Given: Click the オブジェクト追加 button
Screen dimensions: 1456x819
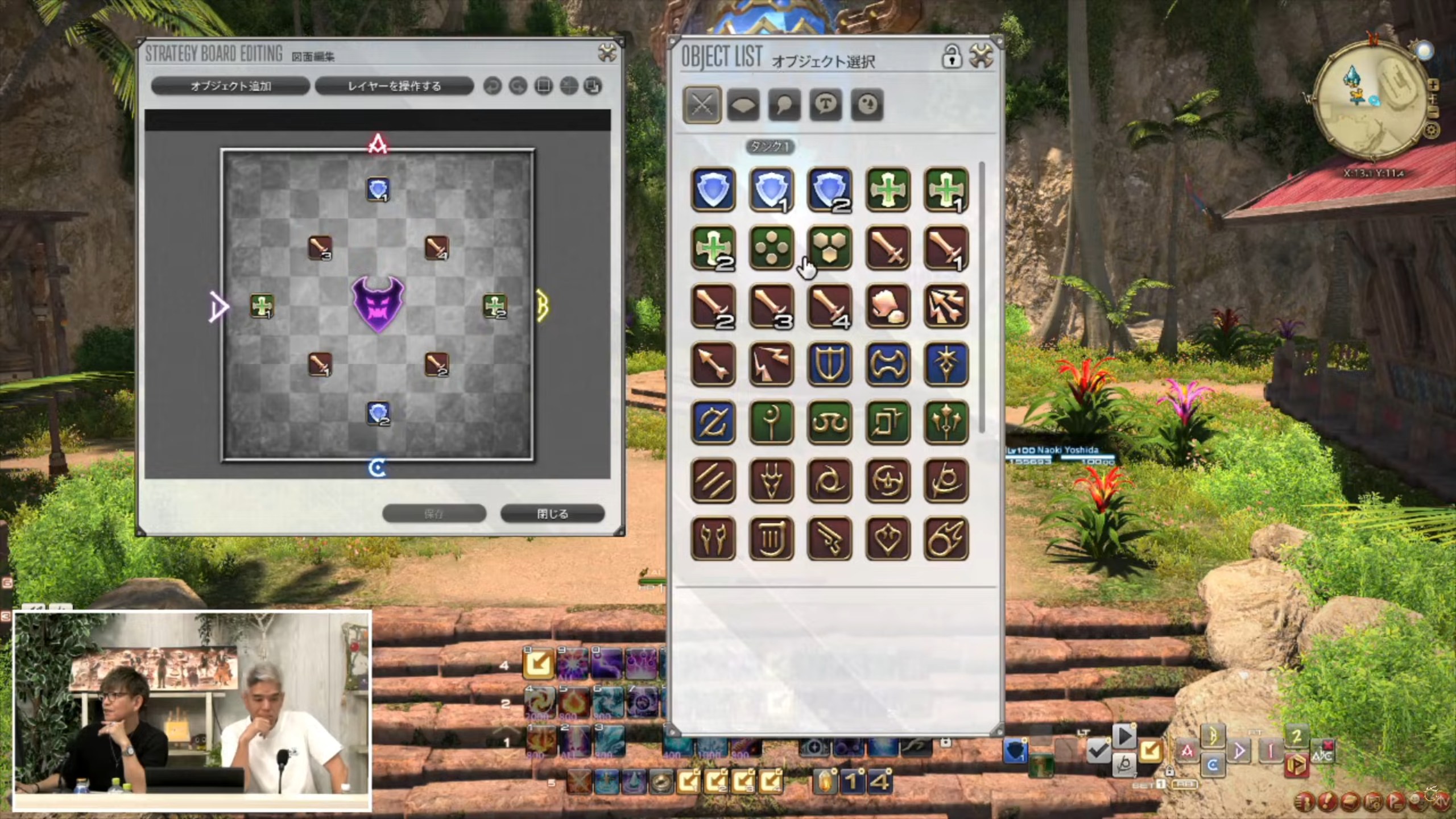Looking at the screenshot, I should pos(230,86).
